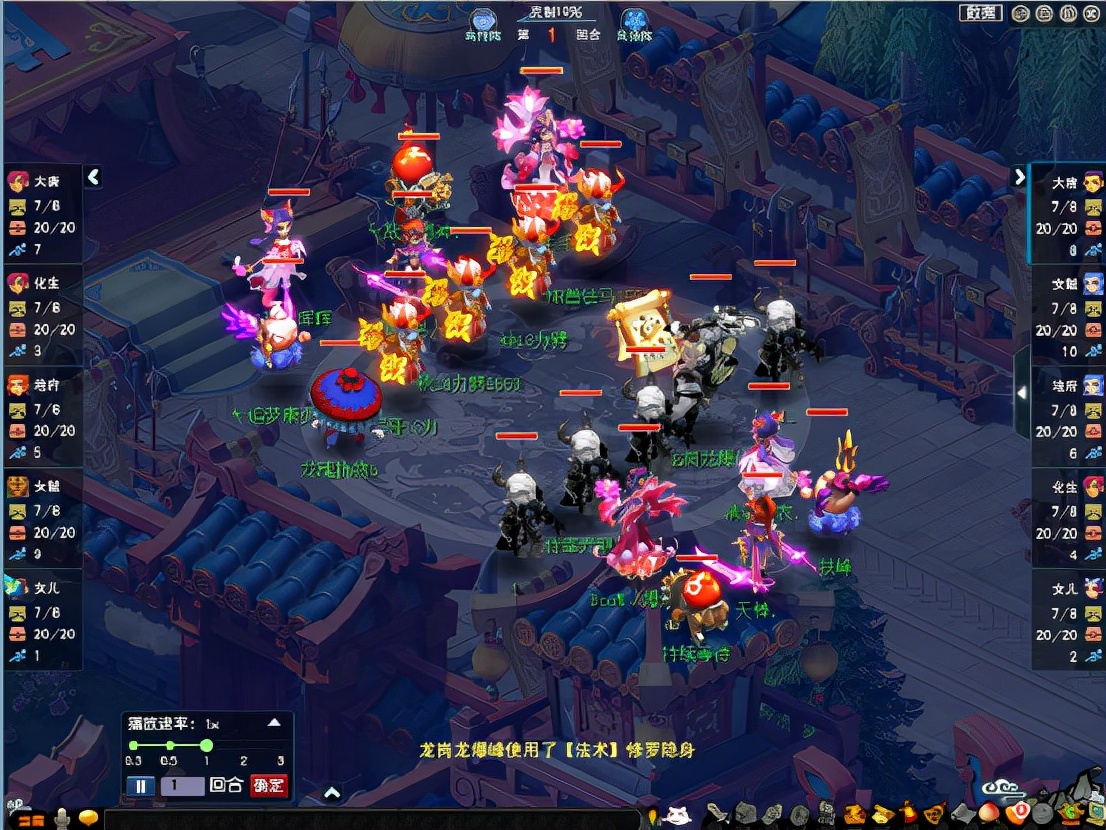Collapse the playback speed panel with white triangle
This screenshot has width=1106, height=830.
click(x=274, y=722)
